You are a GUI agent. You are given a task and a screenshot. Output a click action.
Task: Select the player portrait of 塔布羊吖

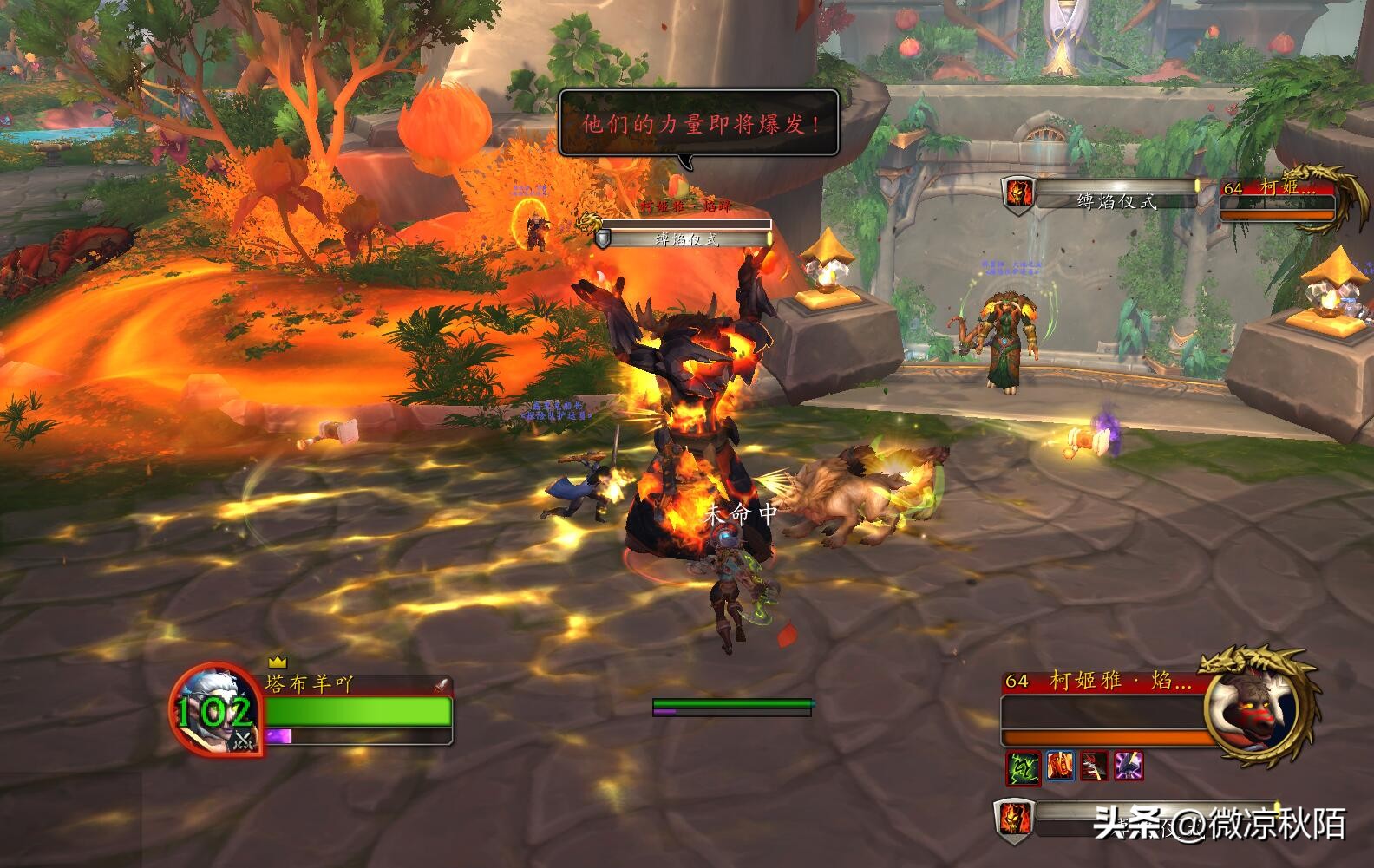tap(215, 710)
